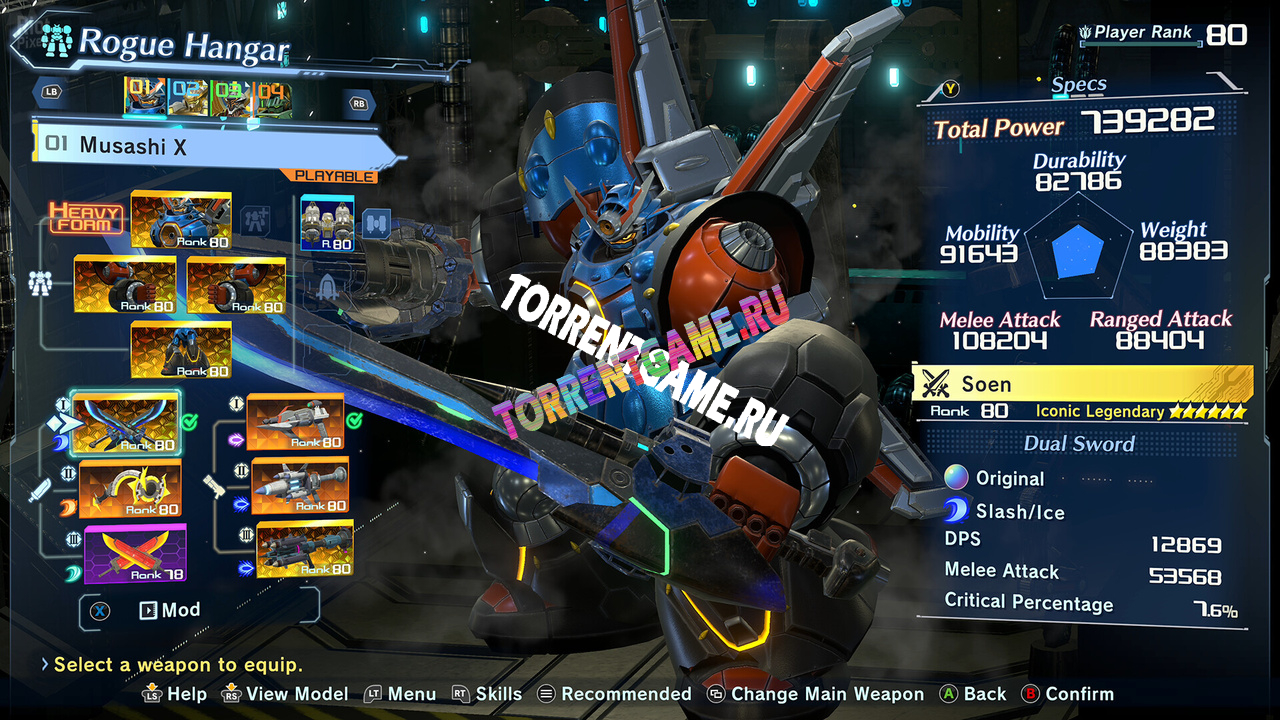This screenshot has height=720, width=1280.
Task: Pick the yellow crescent melee weapon slot
Action: (130, 489)
